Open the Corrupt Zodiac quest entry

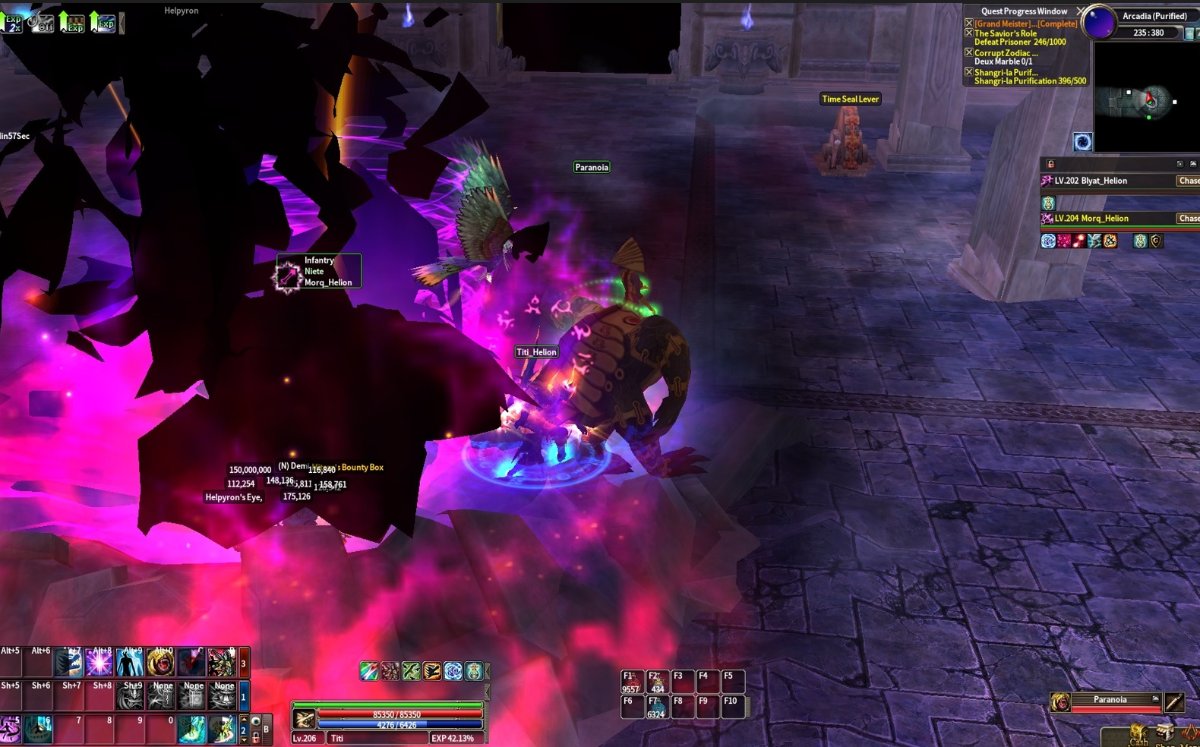[x=1006, y=53]
